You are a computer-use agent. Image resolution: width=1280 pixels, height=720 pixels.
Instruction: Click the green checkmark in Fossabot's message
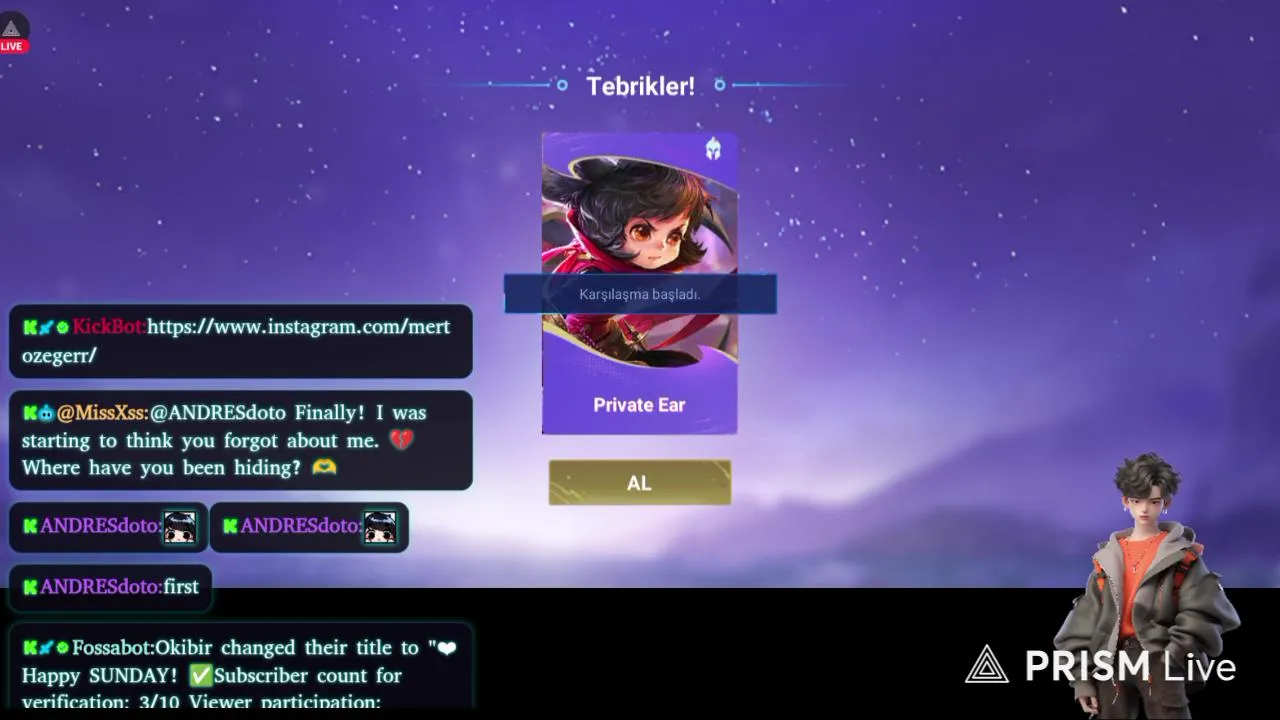pyautogui.click(x=200, y=676)
